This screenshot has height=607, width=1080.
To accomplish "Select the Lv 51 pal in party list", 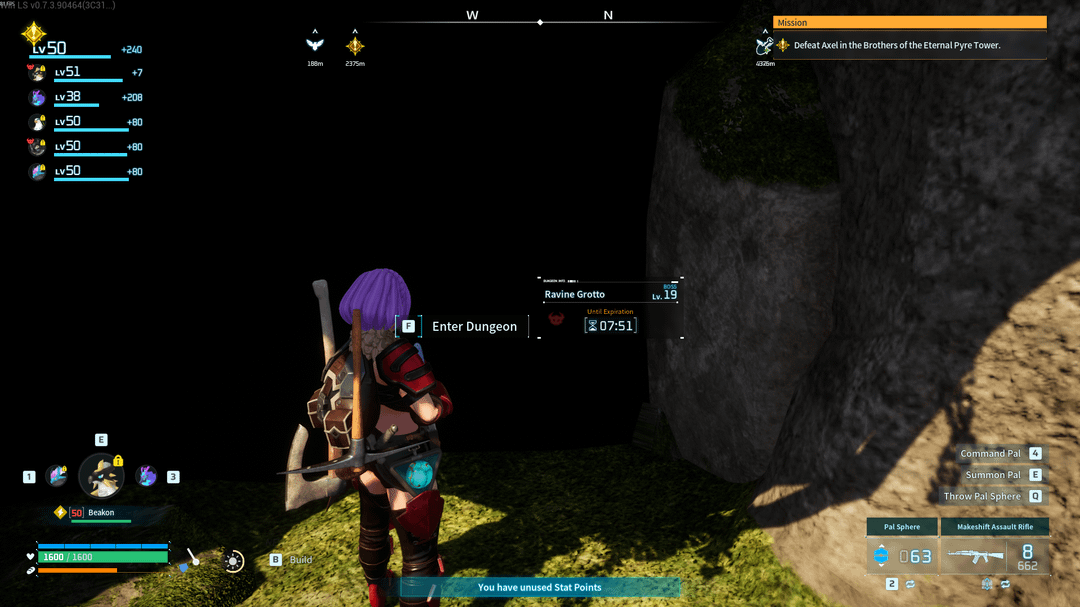I will 80,72.
